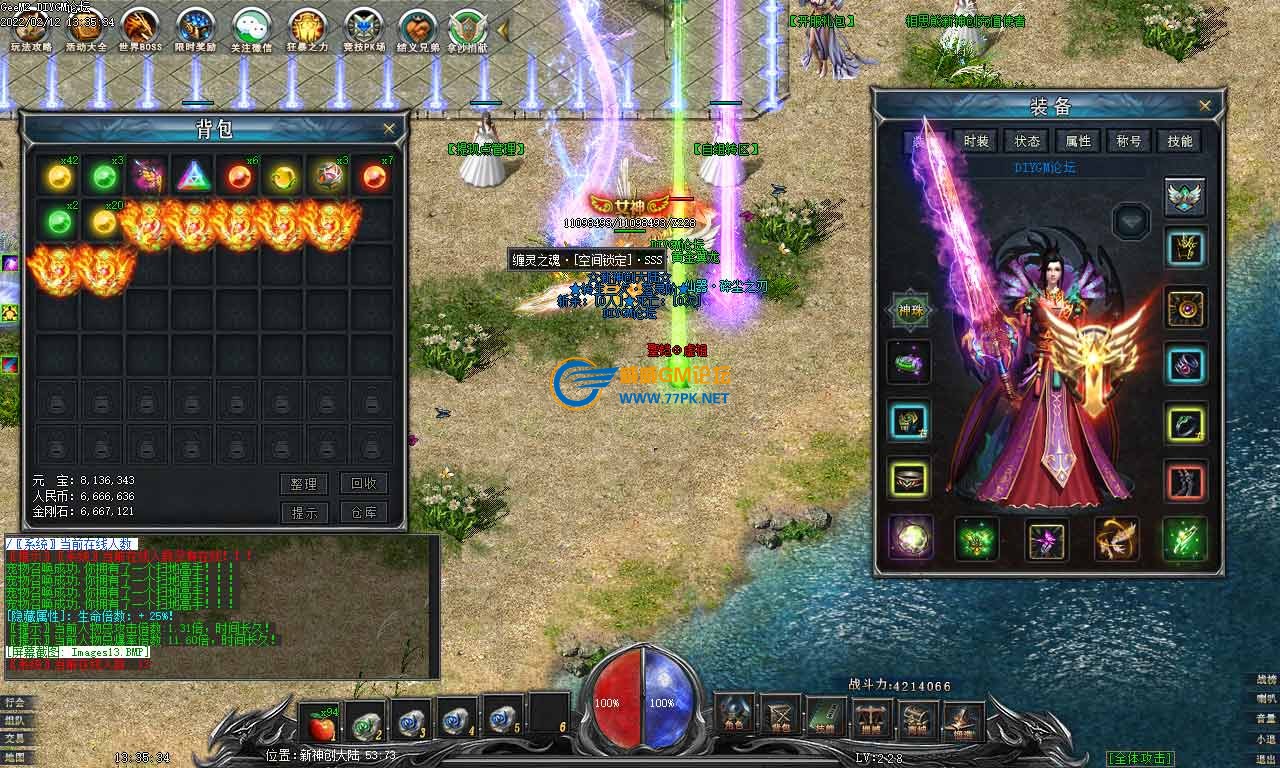The image size is (1280, 768).
Task: Click the 神珠 orb button
Action: [910, 311]
